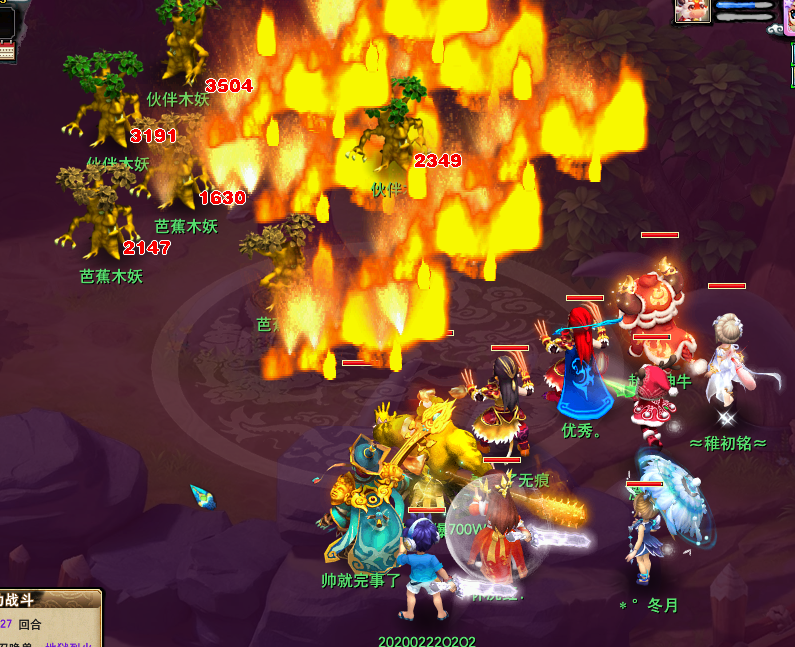This screenshot has width=795, height=647.
Task: Open the red calendar icon
Action: click(x=7, y=50)
